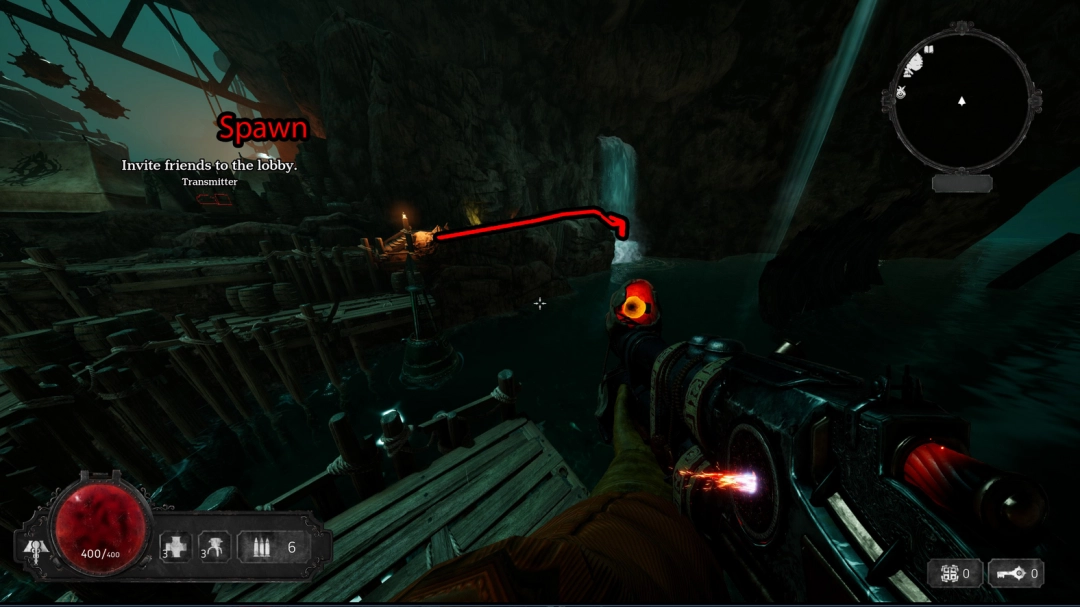Click the open book marker on the minimap

click(928, 48)
